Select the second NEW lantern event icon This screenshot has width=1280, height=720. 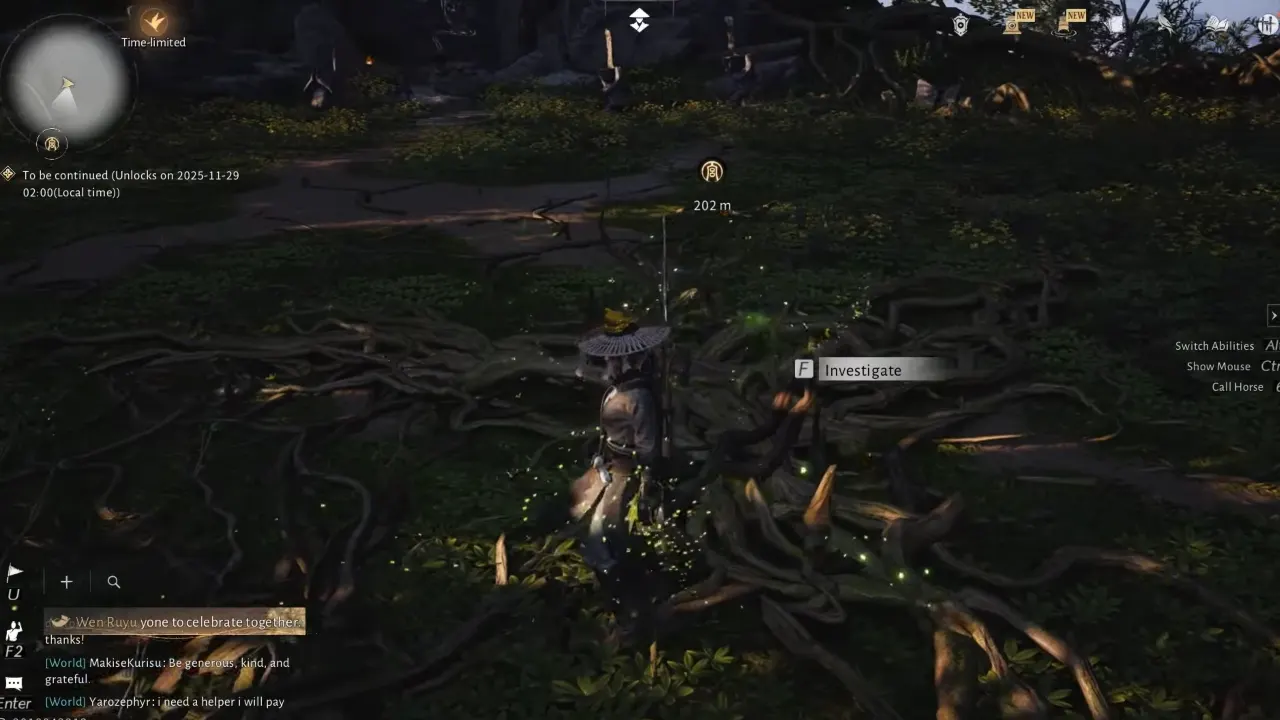click(x=1063, y=25)
